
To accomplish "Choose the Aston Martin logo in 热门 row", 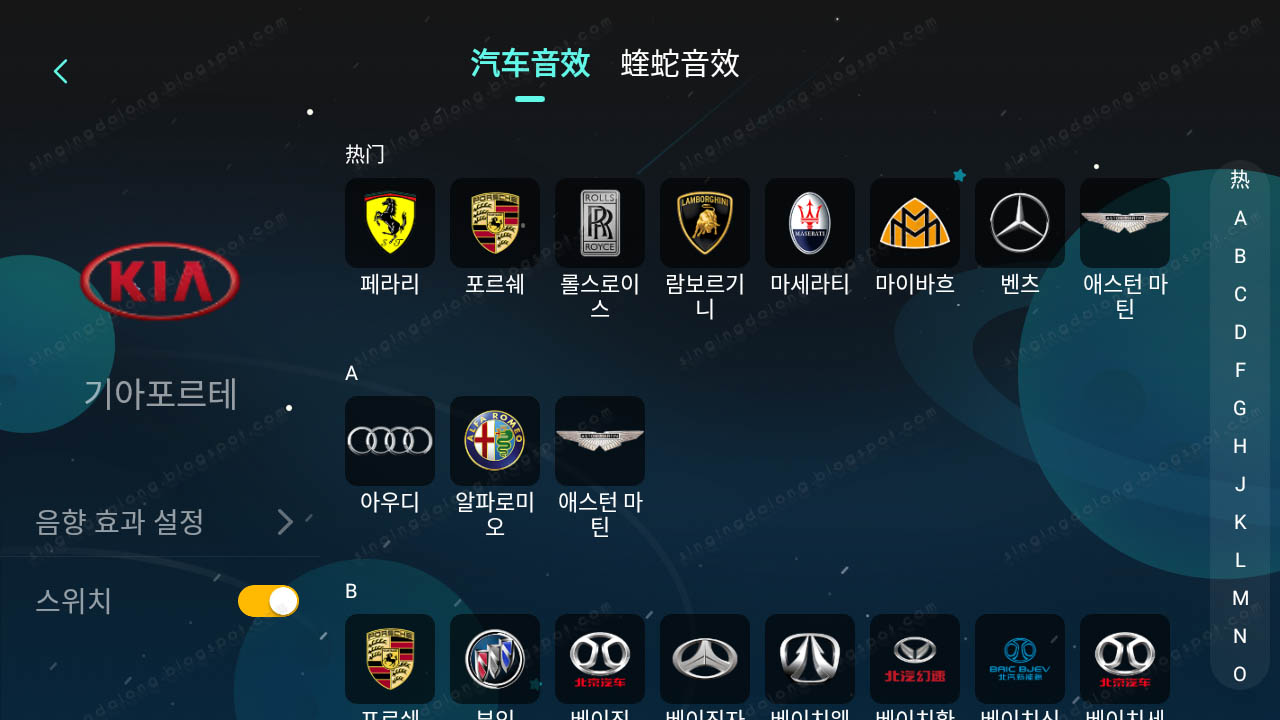I will click(1125, 222).
